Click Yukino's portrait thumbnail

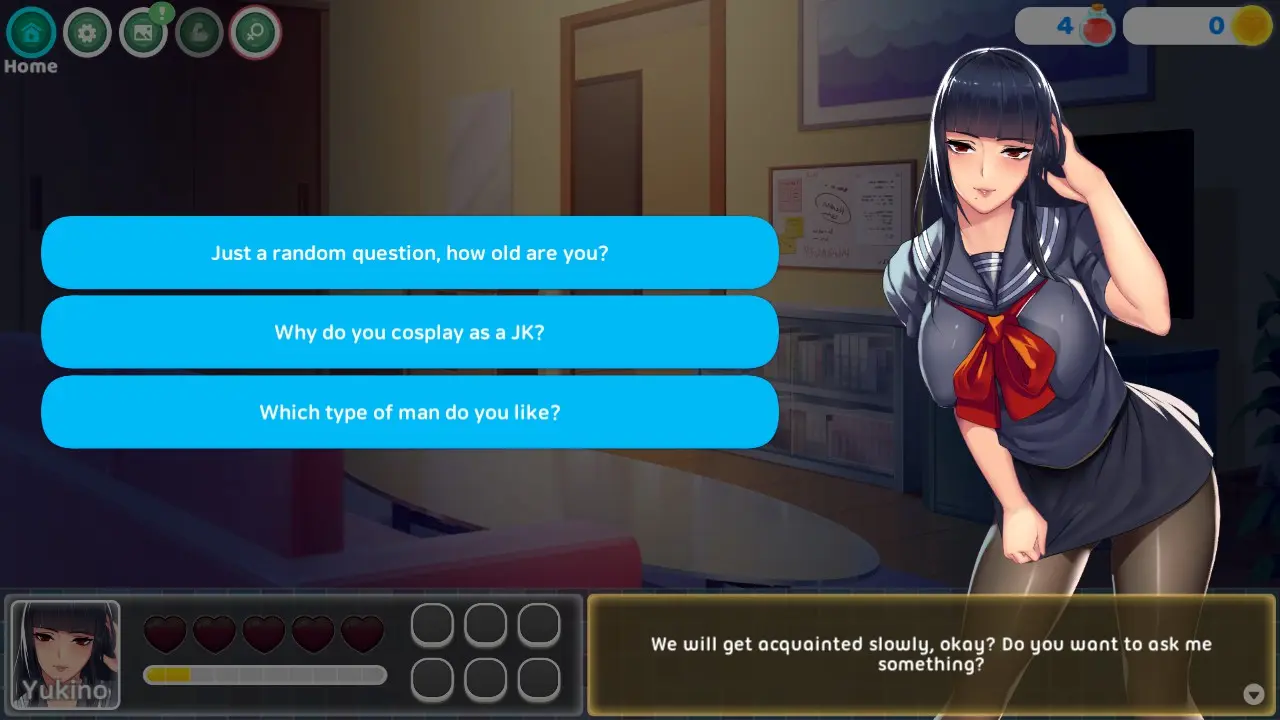click(x=66, y=654)
